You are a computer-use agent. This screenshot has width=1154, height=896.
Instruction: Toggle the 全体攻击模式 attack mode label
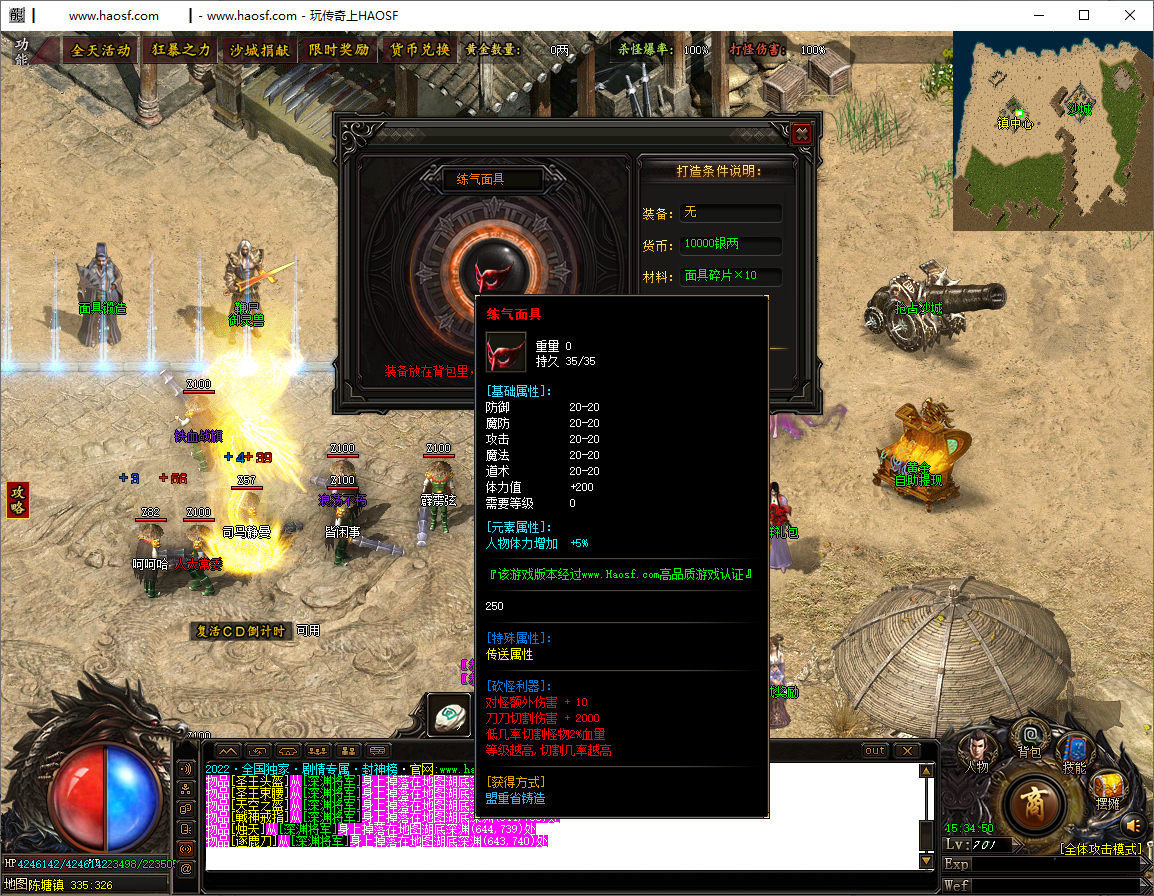(1100, 849)
